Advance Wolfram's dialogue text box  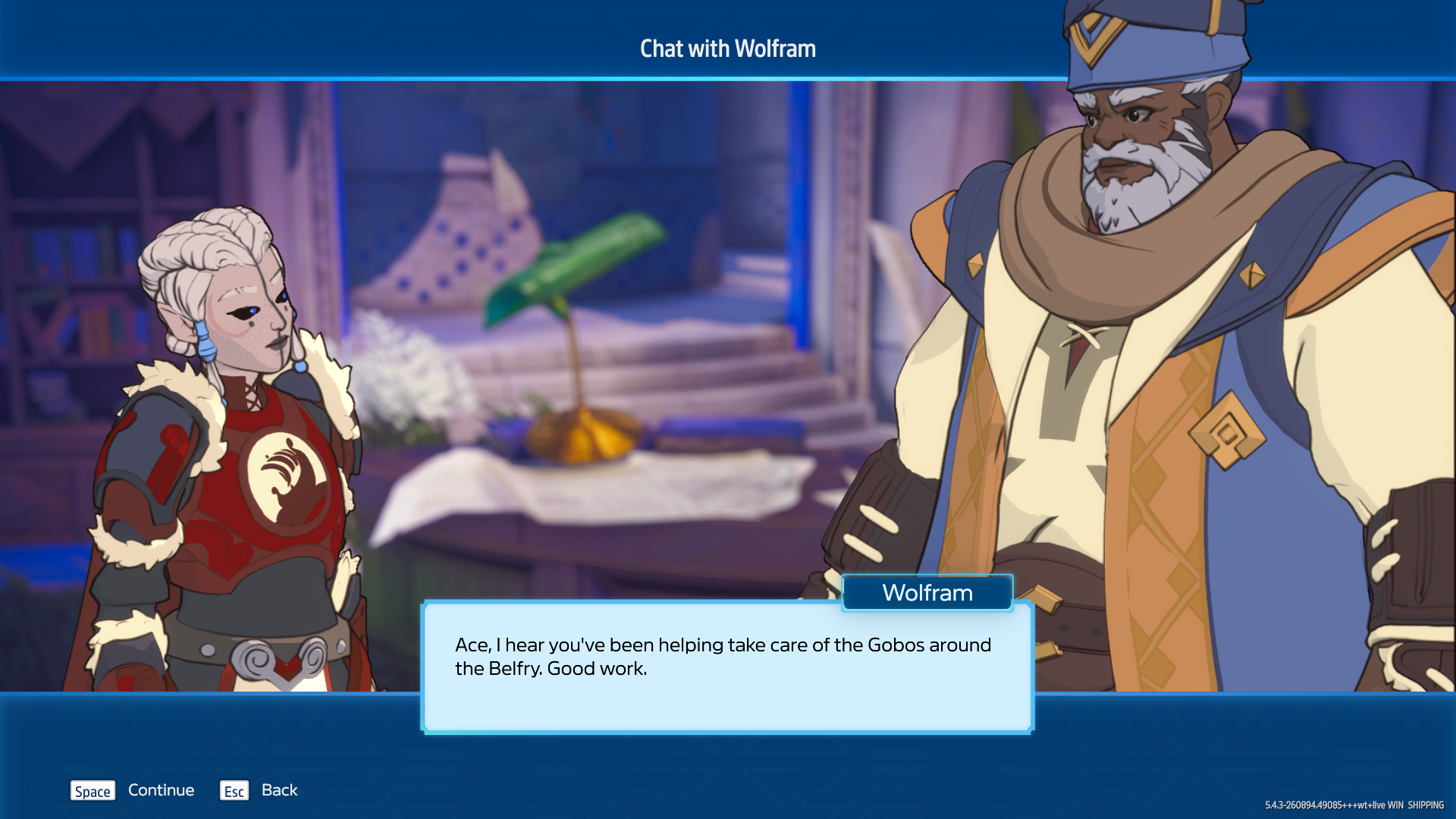[x=726, y=667]
